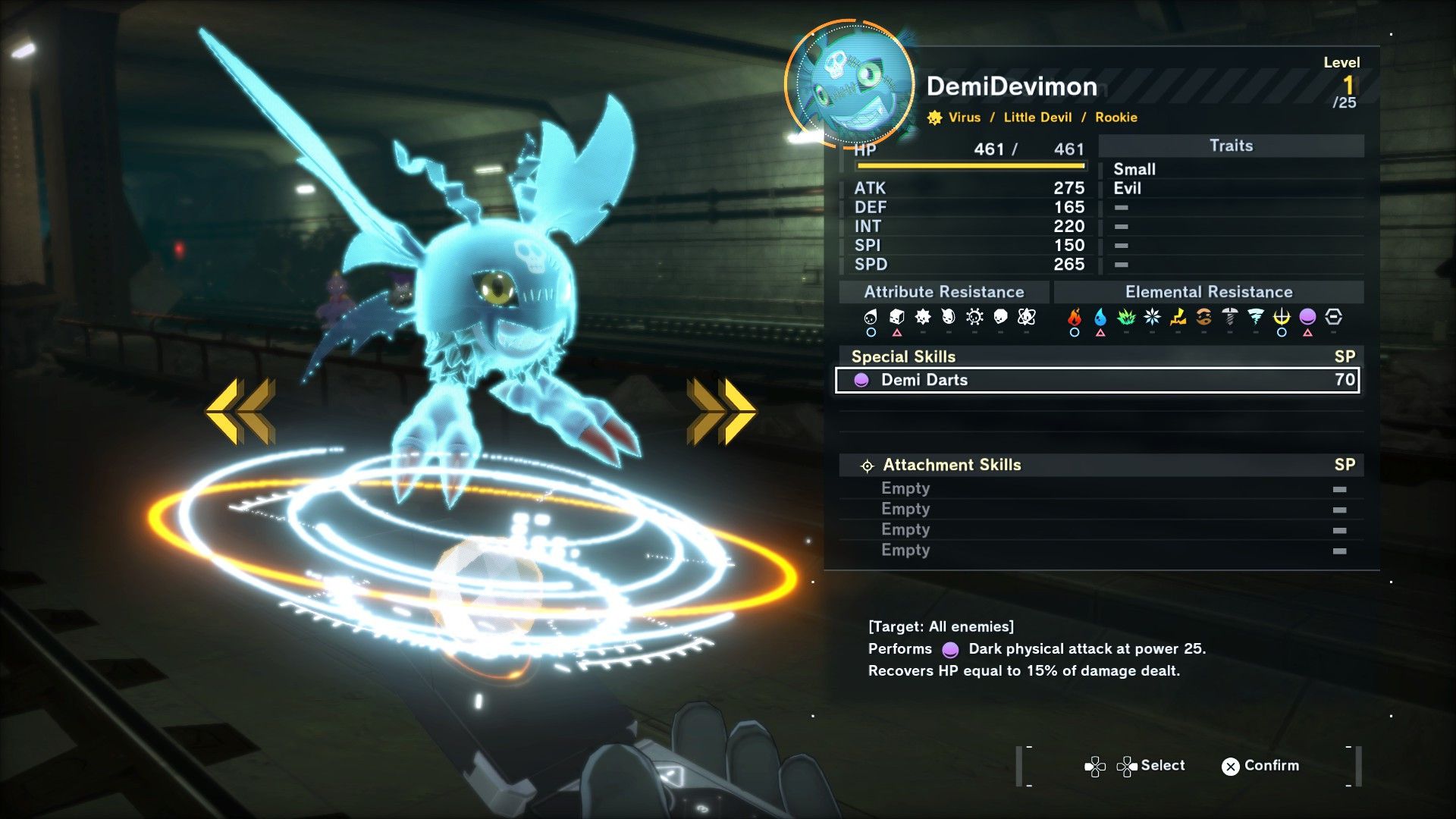Select the Demi Darts special skill row
The image size is (1456, 819).
click(1097, 380)
